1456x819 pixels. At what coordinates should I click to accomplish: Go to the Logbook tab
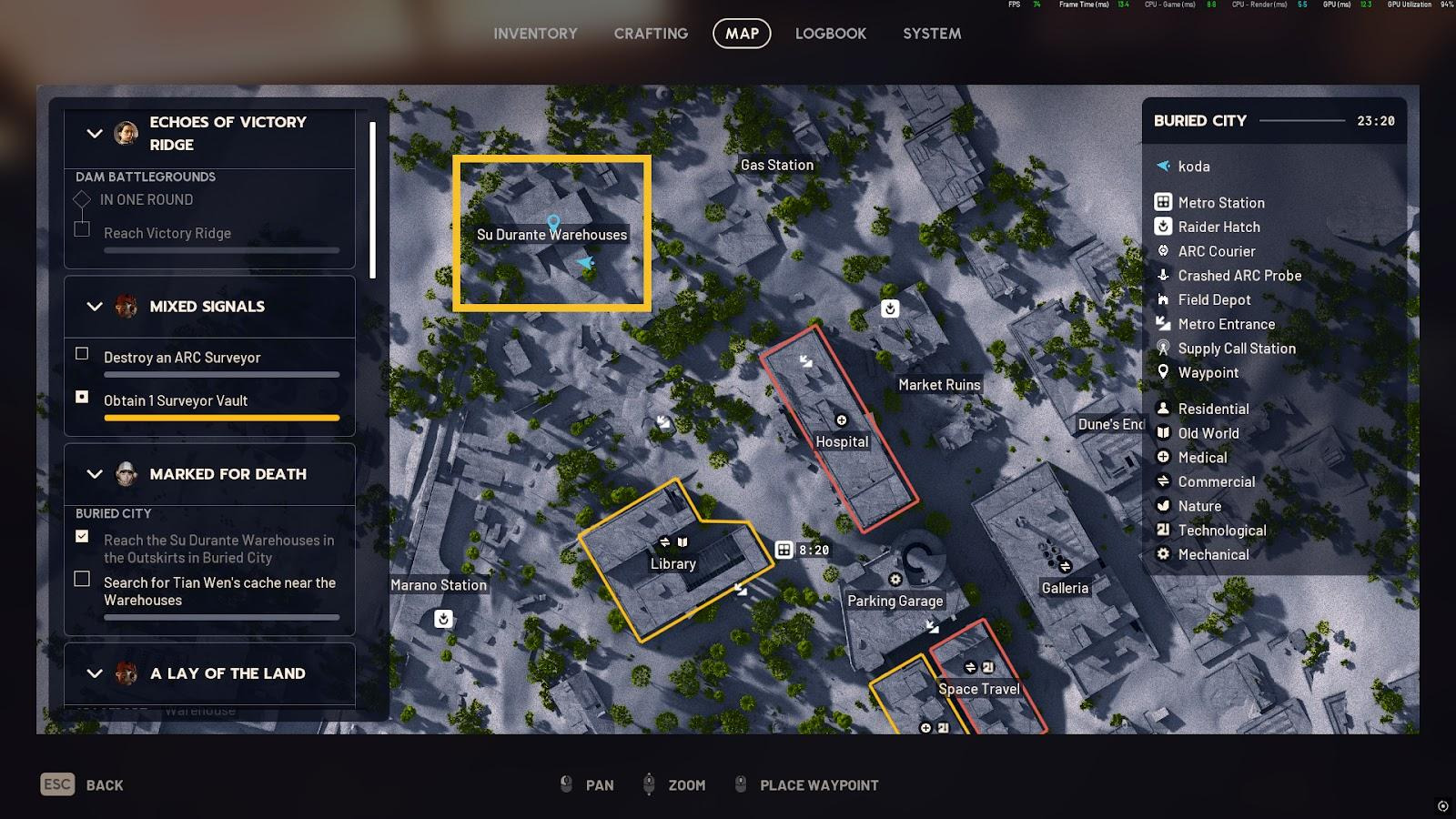pos(830,34)
